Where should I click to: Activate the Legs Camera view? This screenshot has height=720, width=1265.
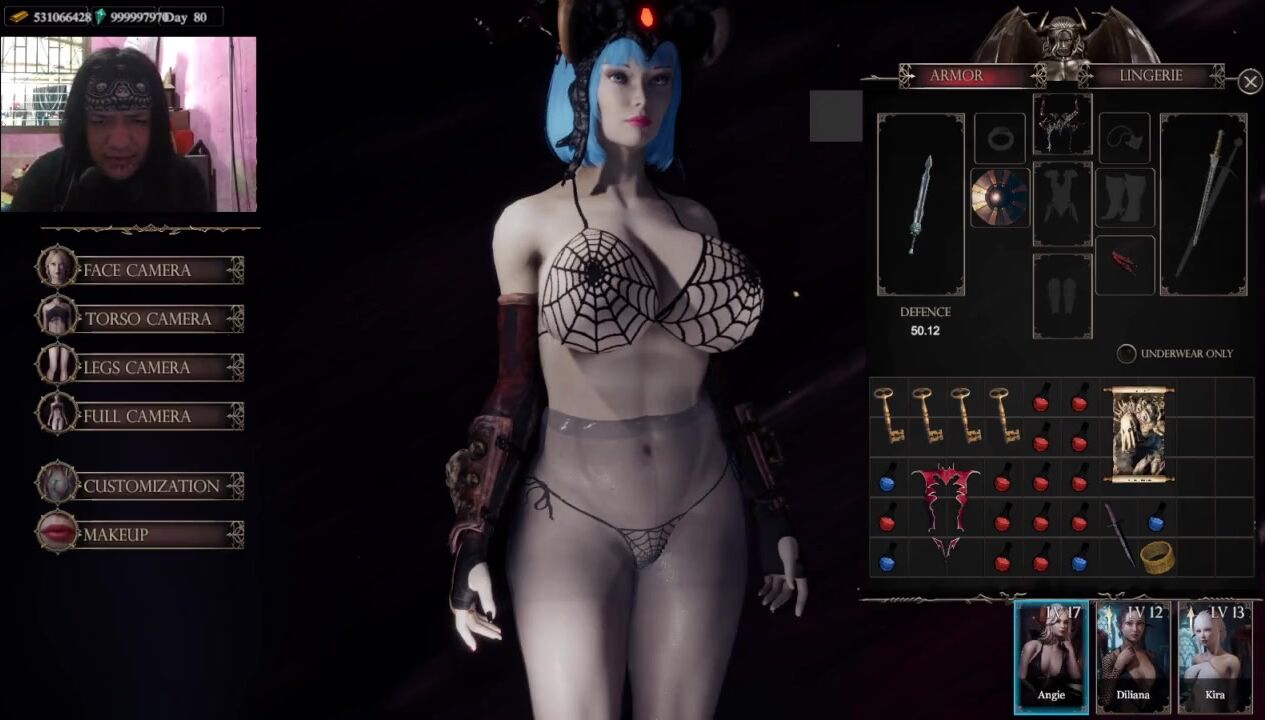pyautogui.click(x=140, y=367)
